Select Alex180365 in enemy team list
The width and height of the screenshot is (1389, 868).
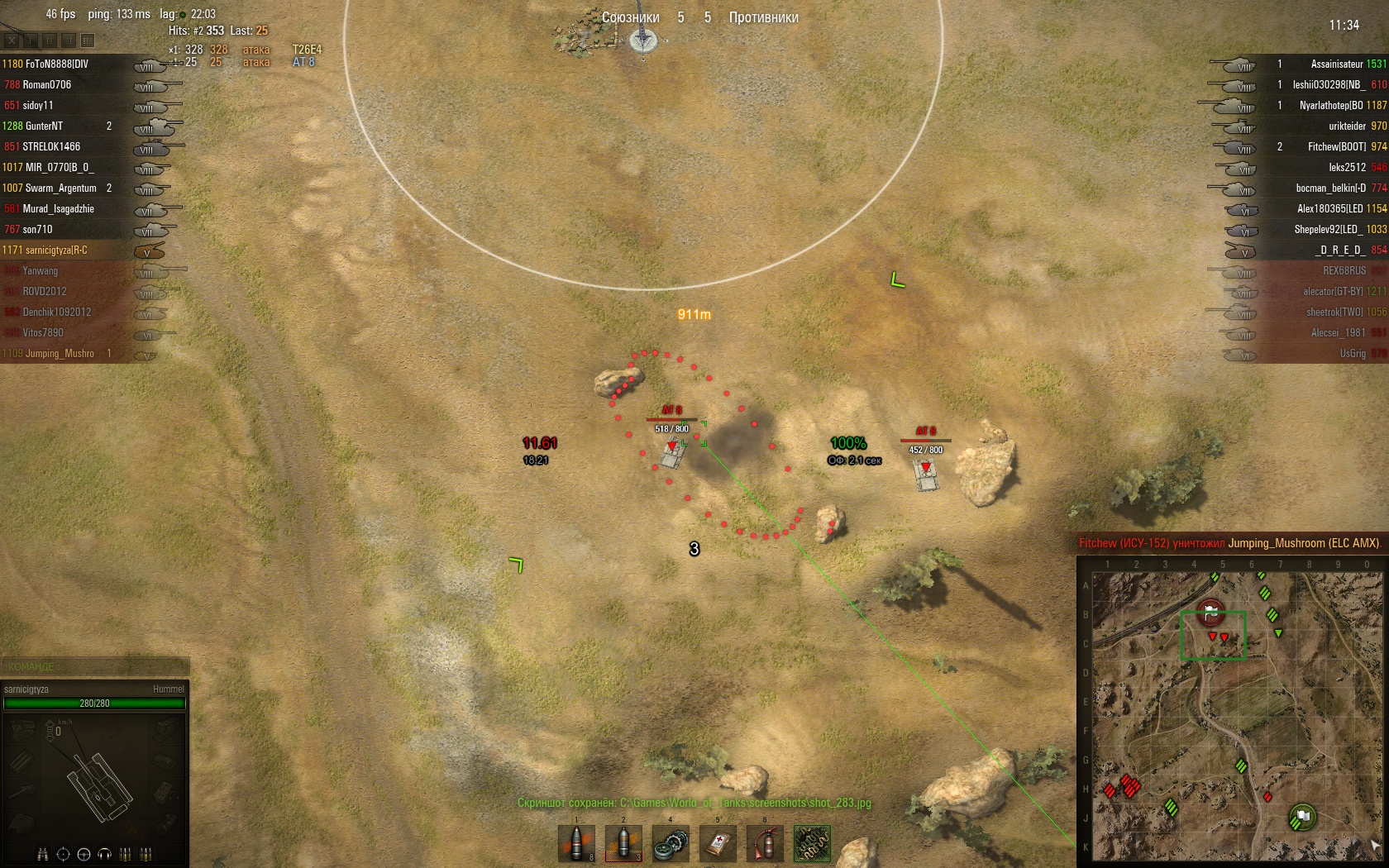(x=1329, y=208)
